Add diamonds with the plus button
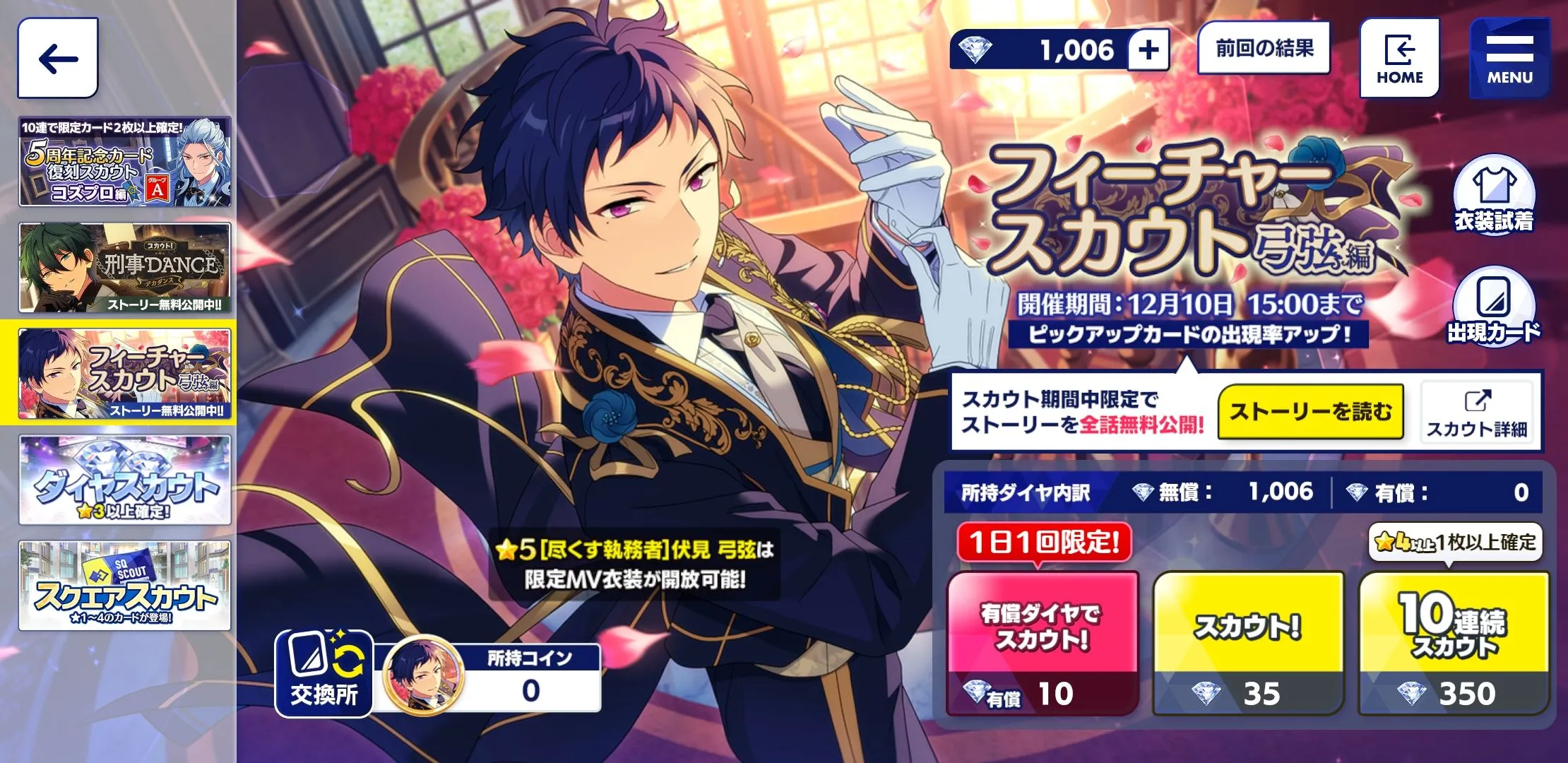The width and height of the screenshot is (1568, 763). [x=1148, y=50]
